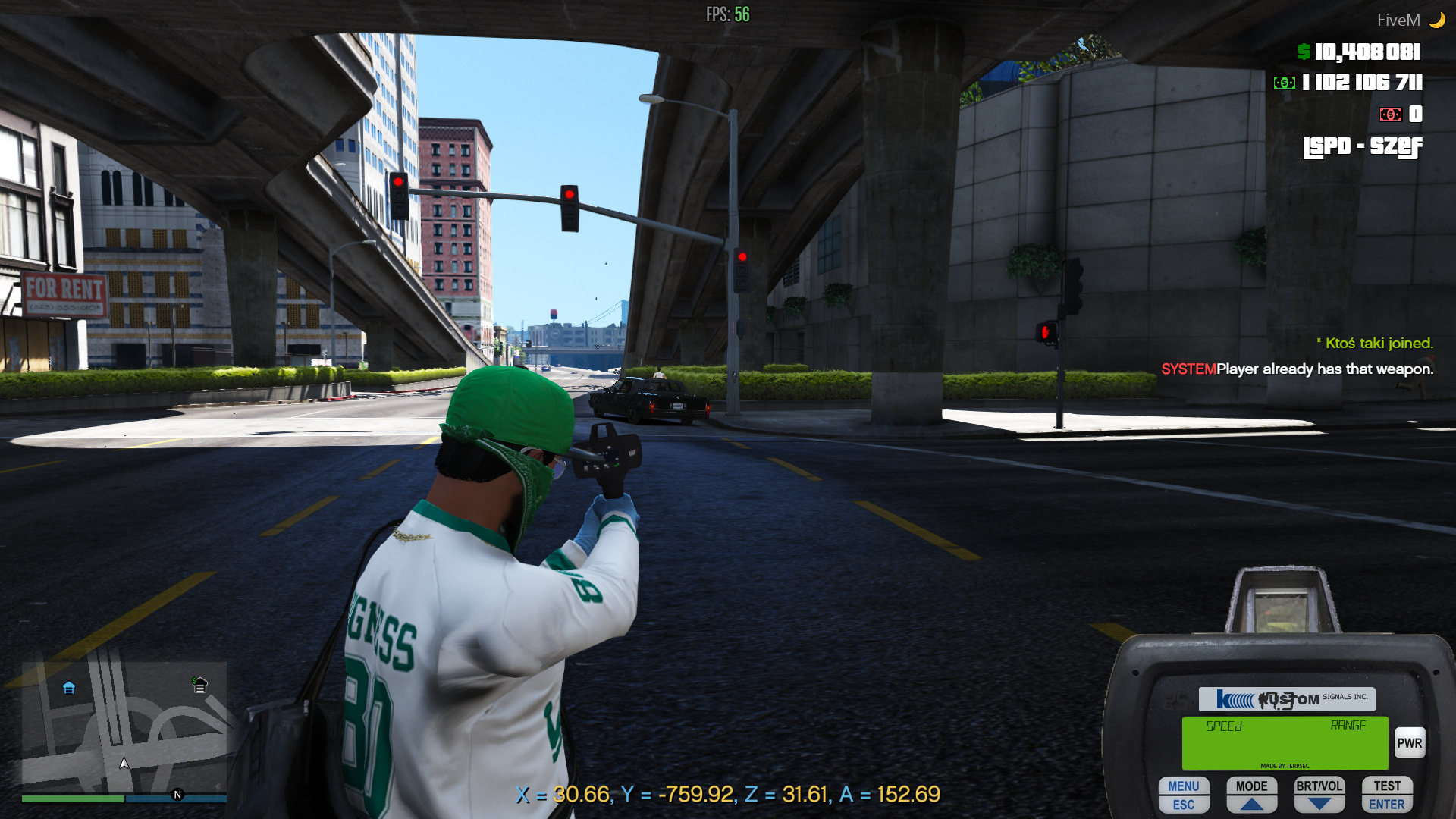Viewport: 1456px width, 819px height.
Task: Click the green money bill bank icon
Action: 1283,83
